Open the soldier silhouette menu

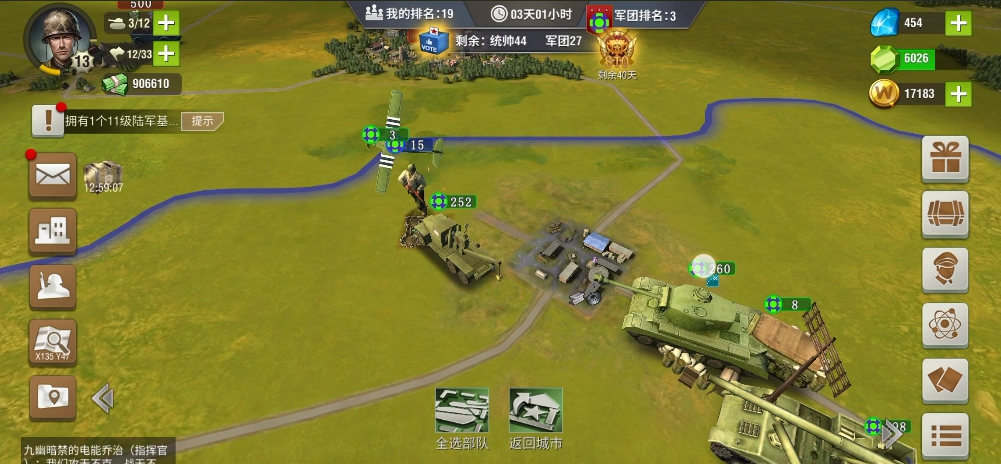53,287
